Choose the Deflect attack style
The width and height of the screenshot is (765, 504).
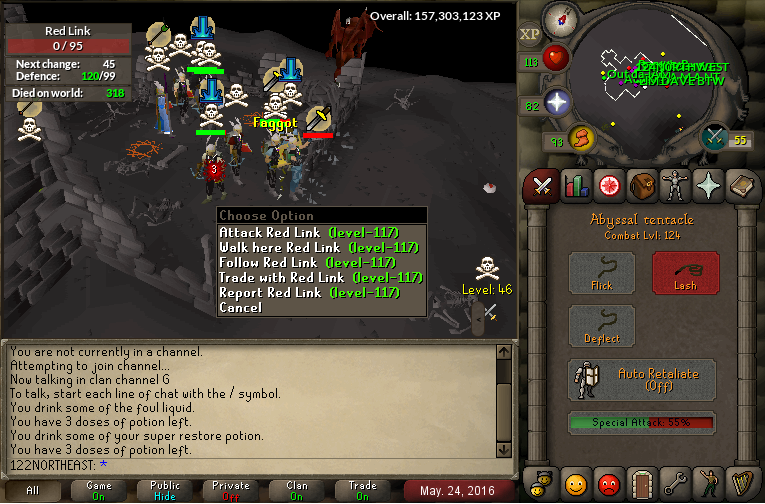(602, 327)
